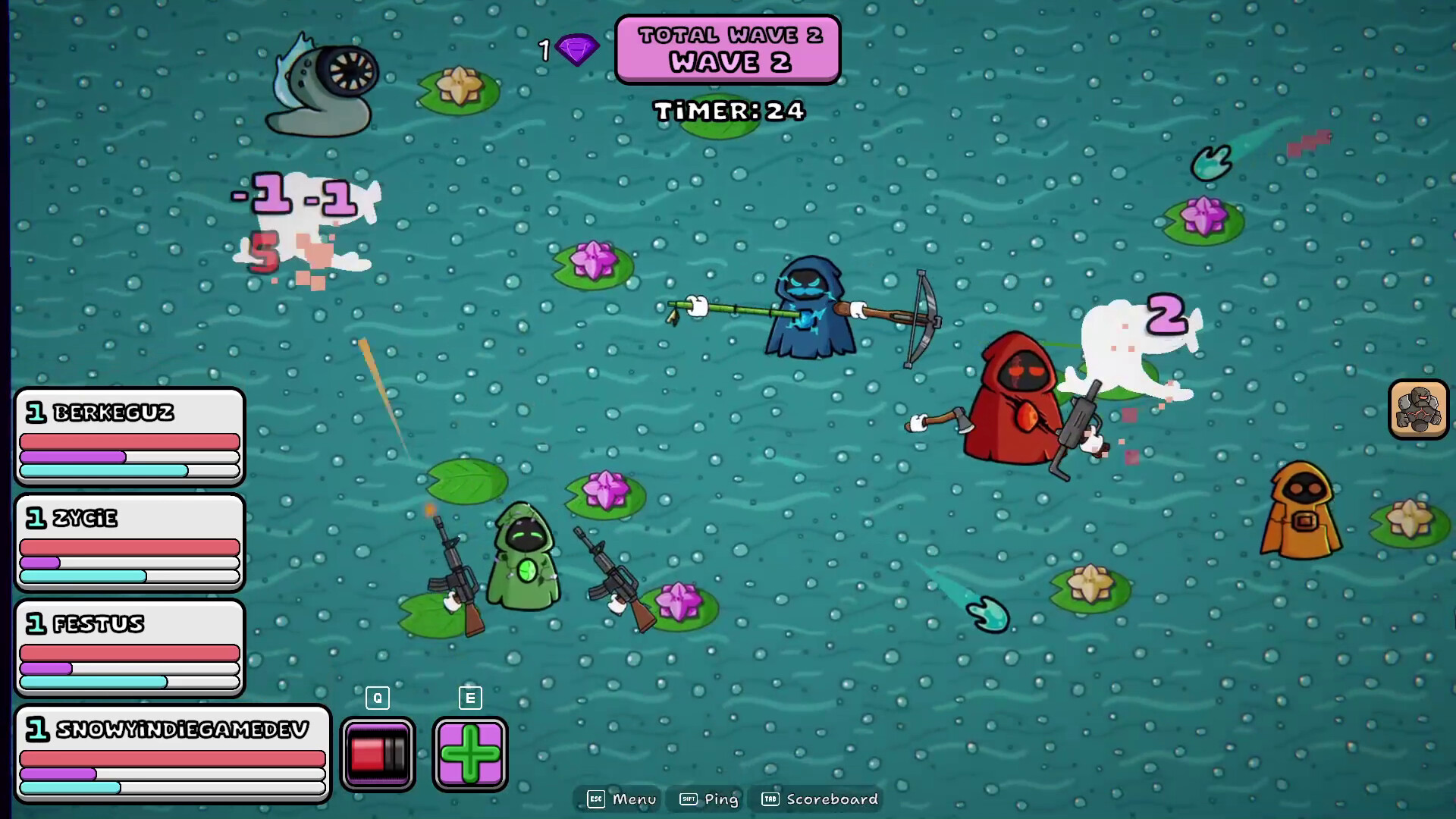The image size is (1456, 819).
Task: Click the TOTAL WAVE 2 banner
Action: (x=726, y=34)
